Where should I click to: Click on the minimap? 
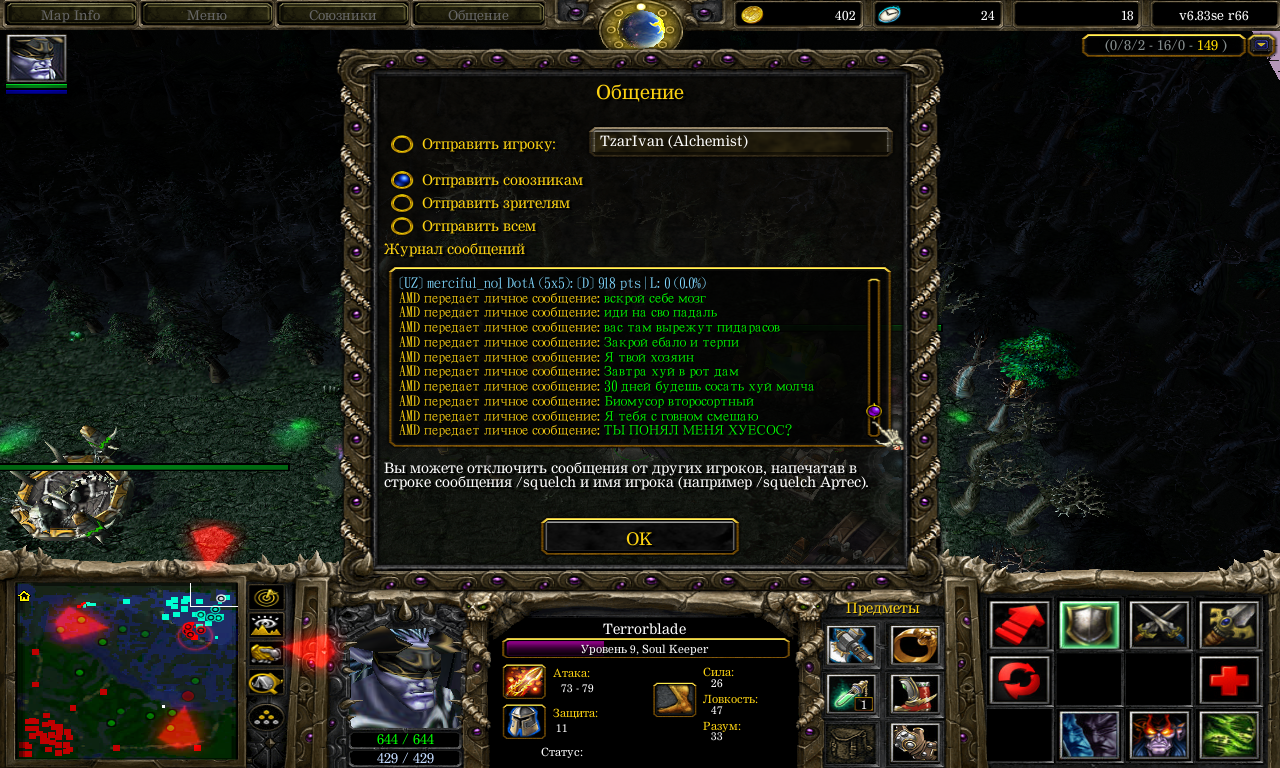click(127, 670)
